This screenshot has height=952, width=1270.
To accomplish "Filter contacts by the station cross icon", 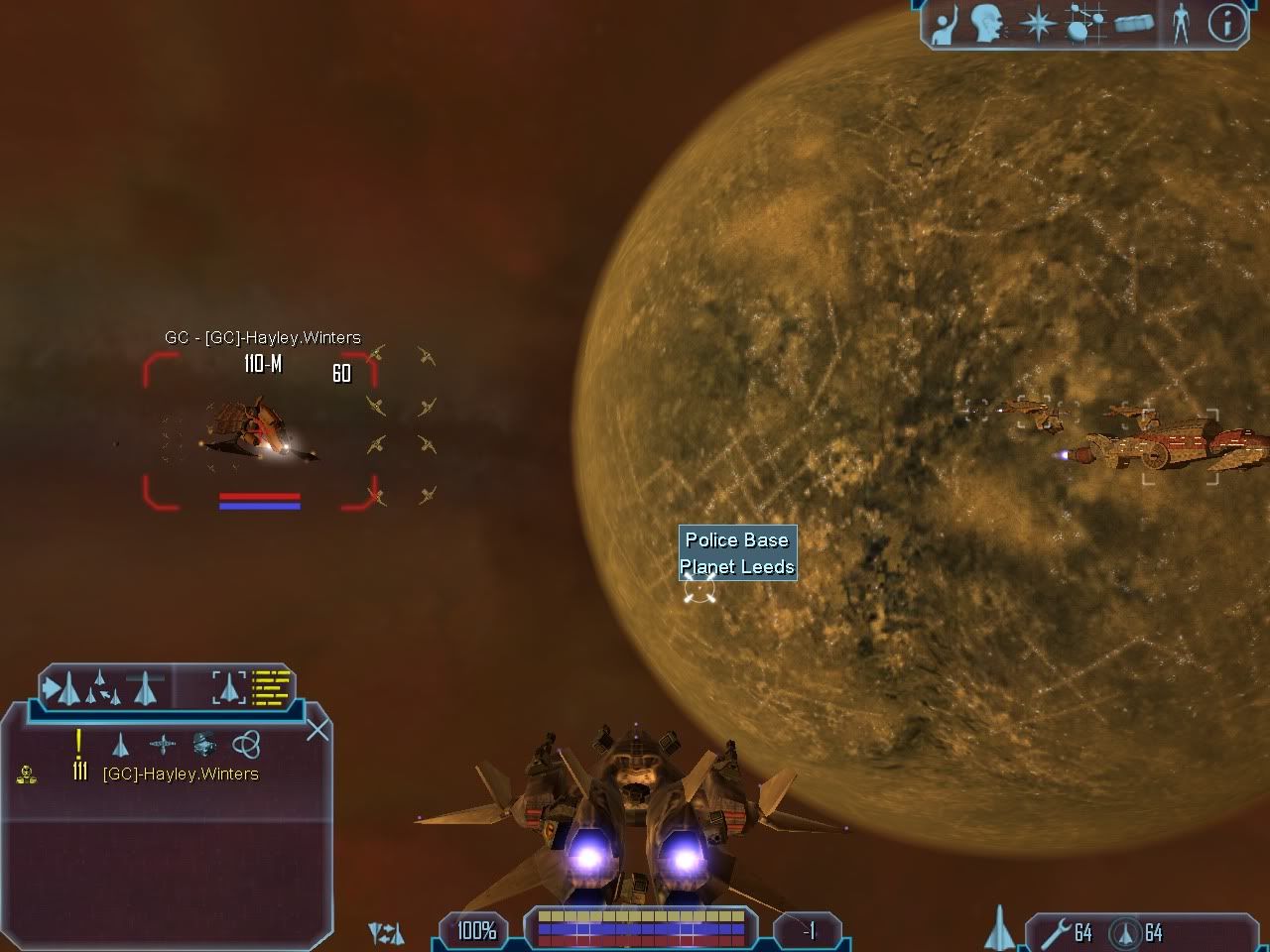I will tap(163, 744).
